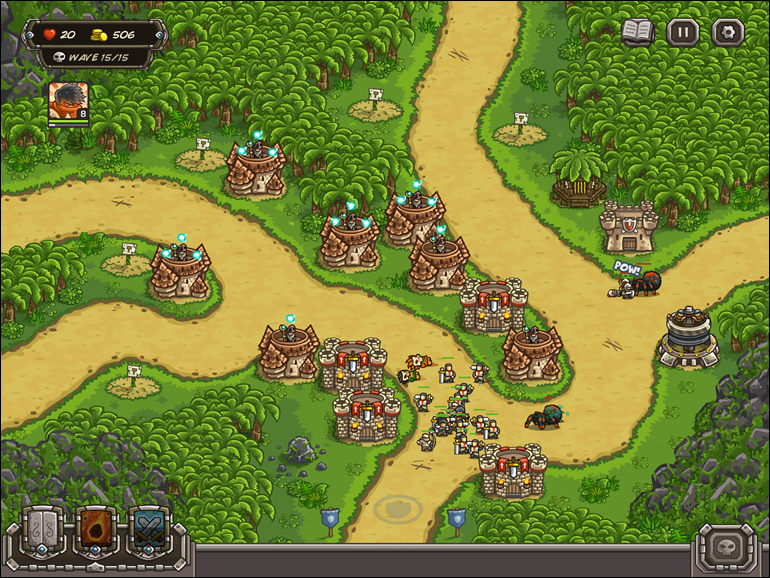Open the encyclopedia book
Image resolution: width=770 pixels, height=578 pixels.
637,31
